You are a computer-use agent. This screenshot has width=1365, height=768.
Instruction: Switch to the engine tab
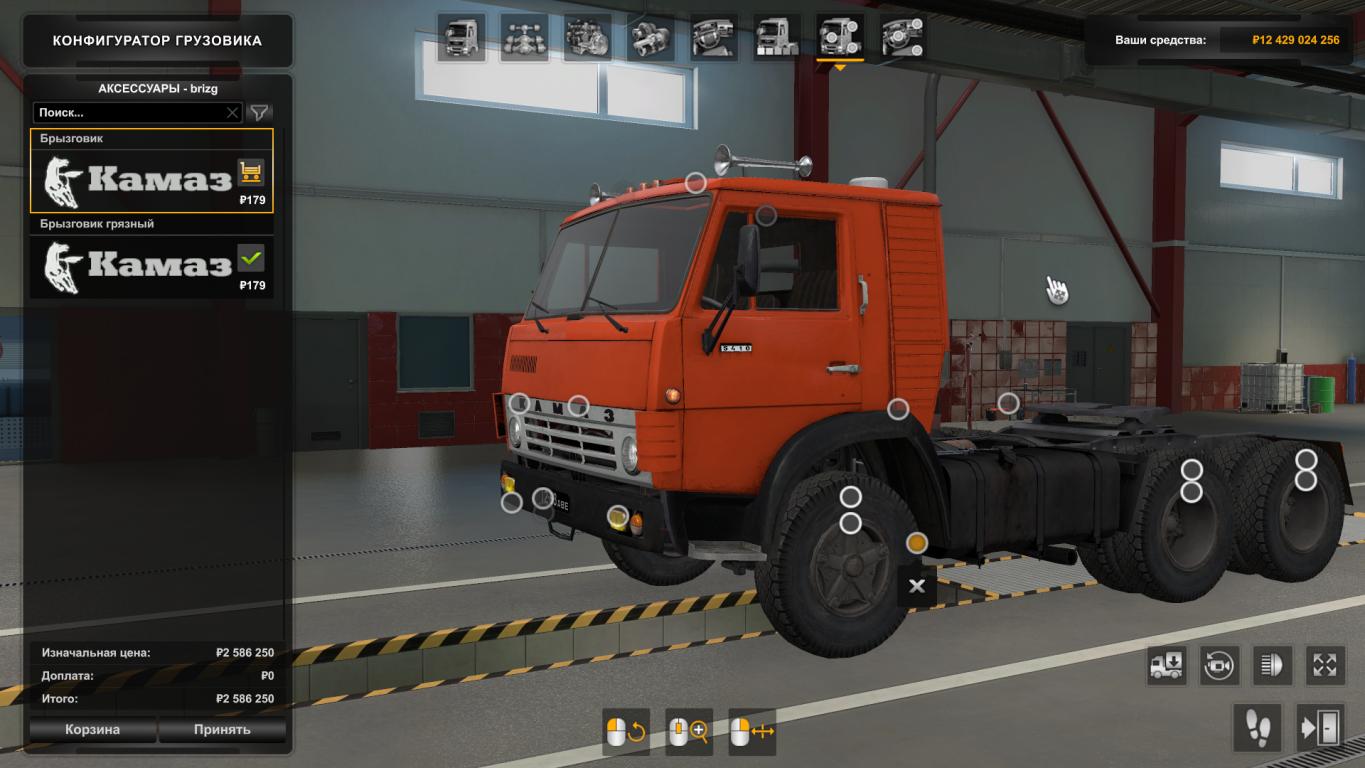pos(587,38)
